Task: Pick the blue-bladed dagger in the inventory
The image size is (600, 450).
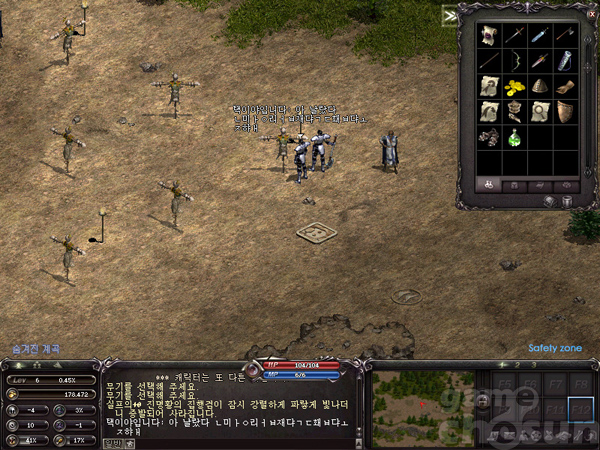Action: [x=540, y=35]
